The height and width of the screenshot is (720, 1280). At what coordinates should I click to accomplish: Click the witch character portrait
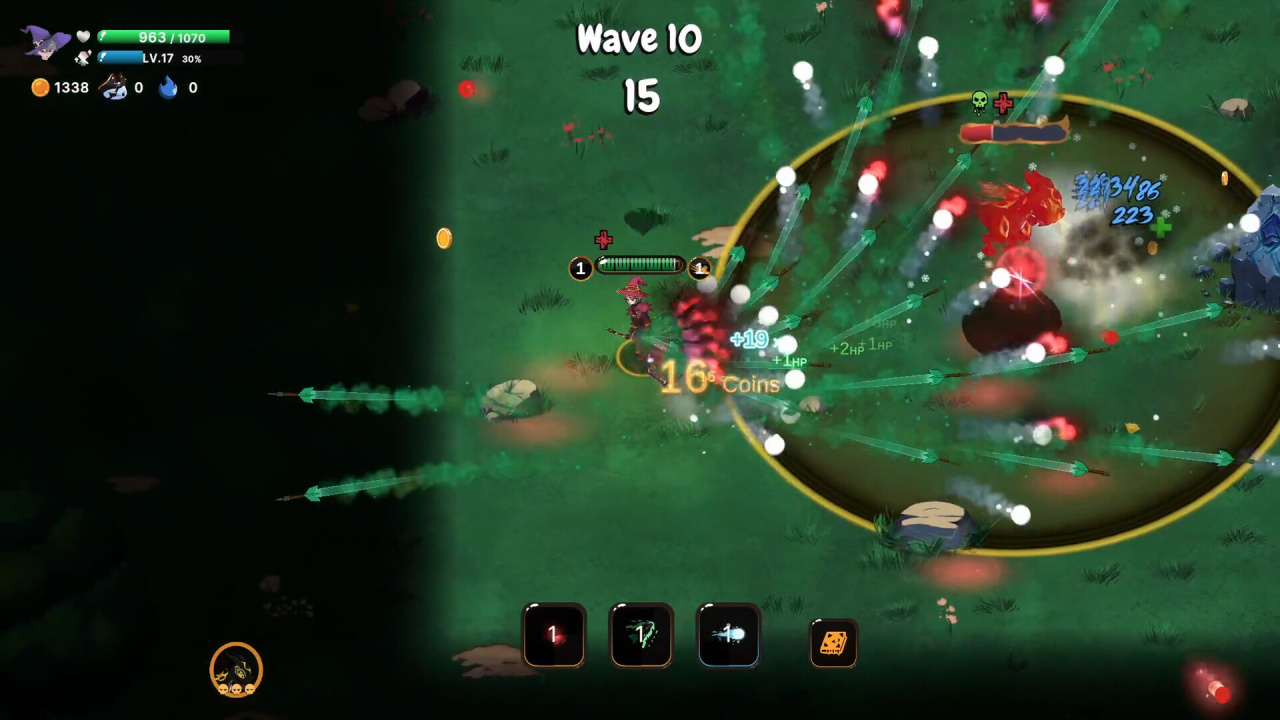click(x=46, y=43)
